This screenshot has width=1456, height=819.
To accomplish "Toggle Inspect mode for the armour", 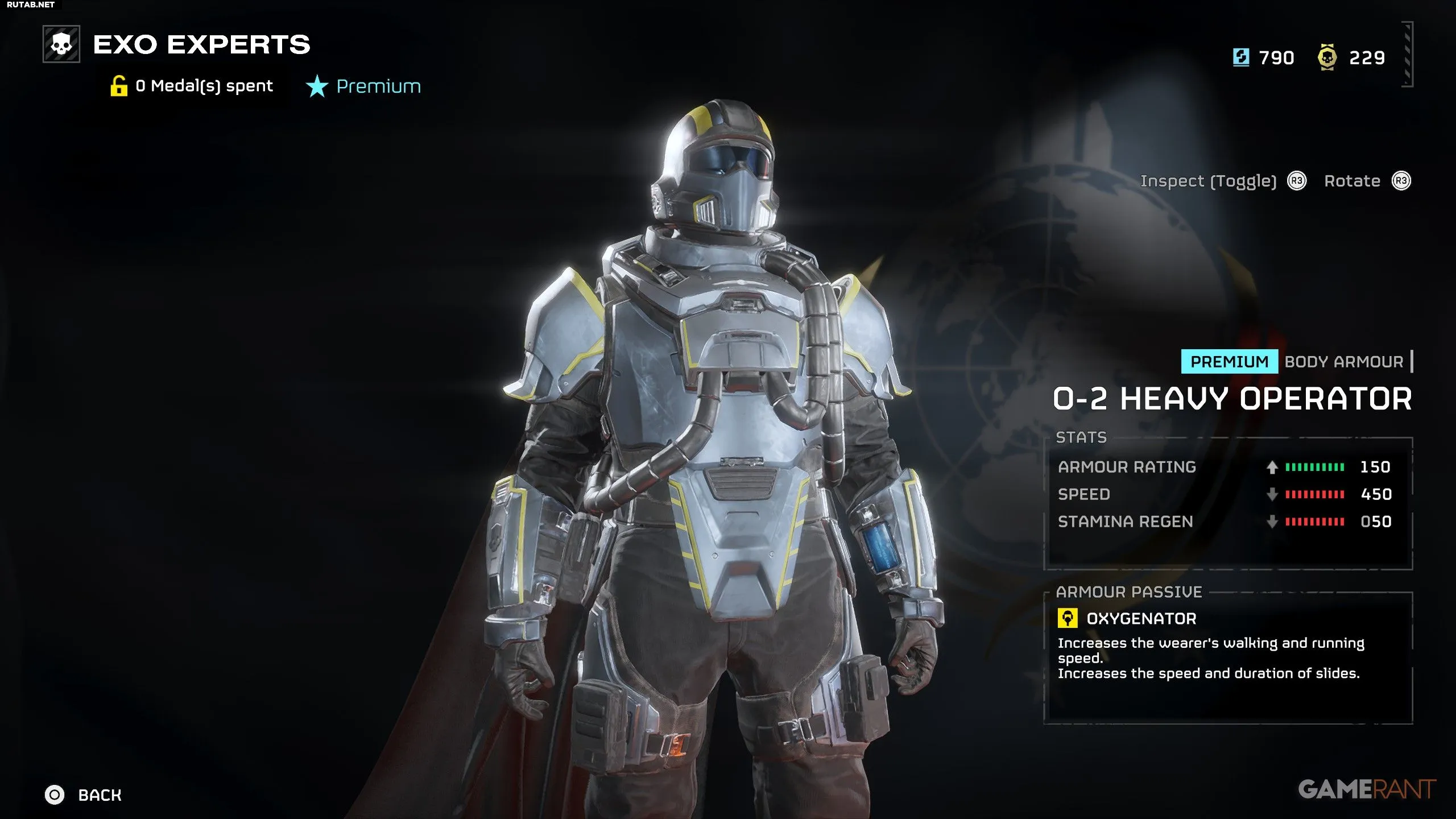I will pyautogui.click(x=1208, y=181).
